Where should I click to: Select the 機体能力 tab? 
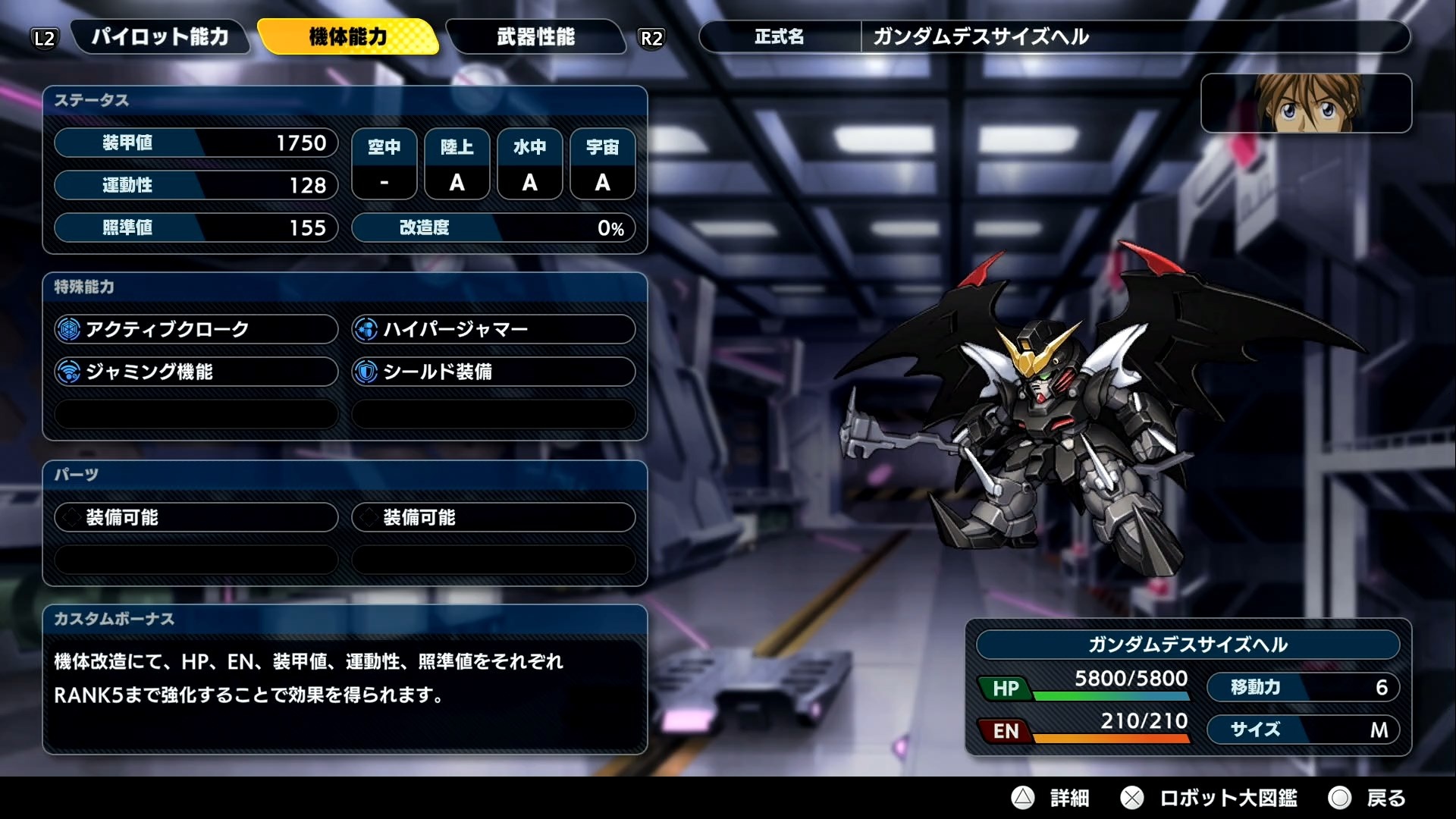pyautogui.click(x=348, y=36)
